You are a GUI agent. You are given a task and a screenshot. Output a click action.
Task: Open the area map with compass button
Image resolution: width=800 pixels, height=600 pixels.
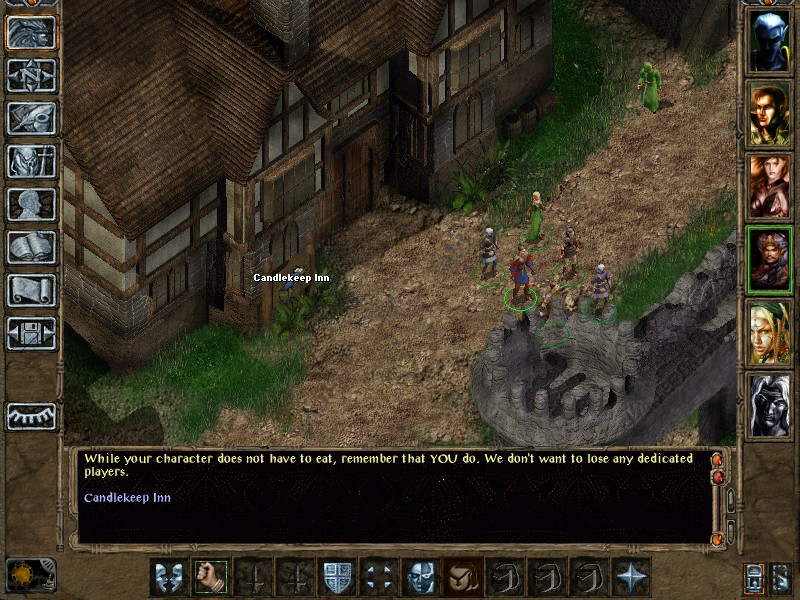32,75
